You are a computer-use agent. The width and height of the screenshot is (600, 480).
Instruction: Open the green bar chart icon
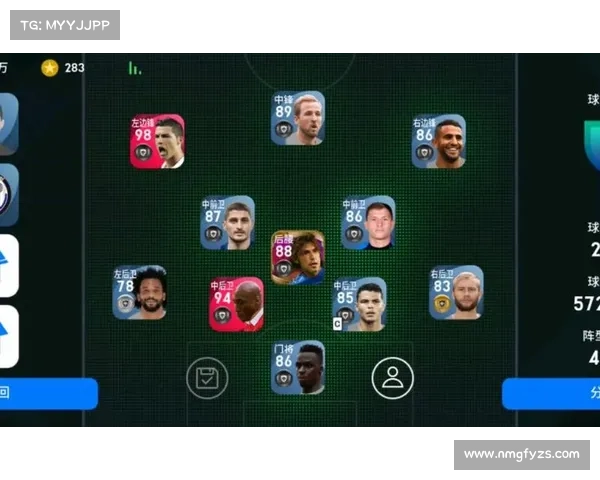pos(134,68)
